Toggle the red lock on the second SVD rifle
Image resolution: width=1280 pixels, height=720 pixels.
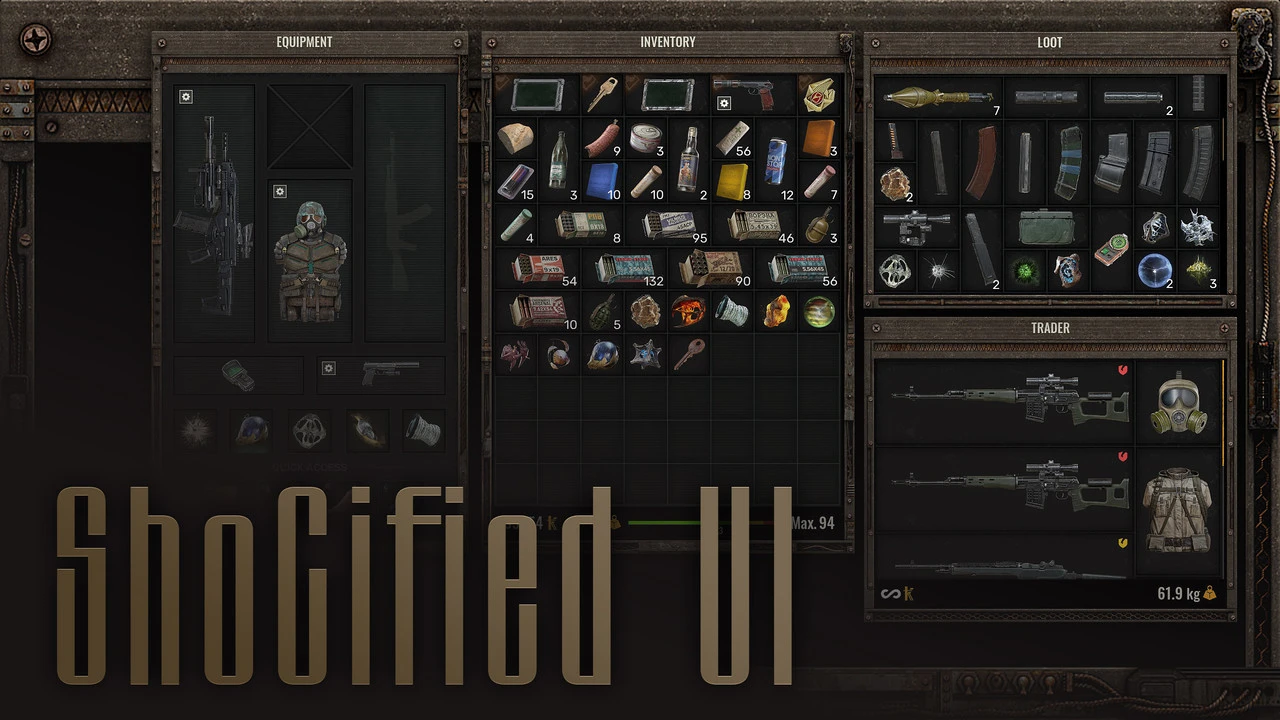1124,455
